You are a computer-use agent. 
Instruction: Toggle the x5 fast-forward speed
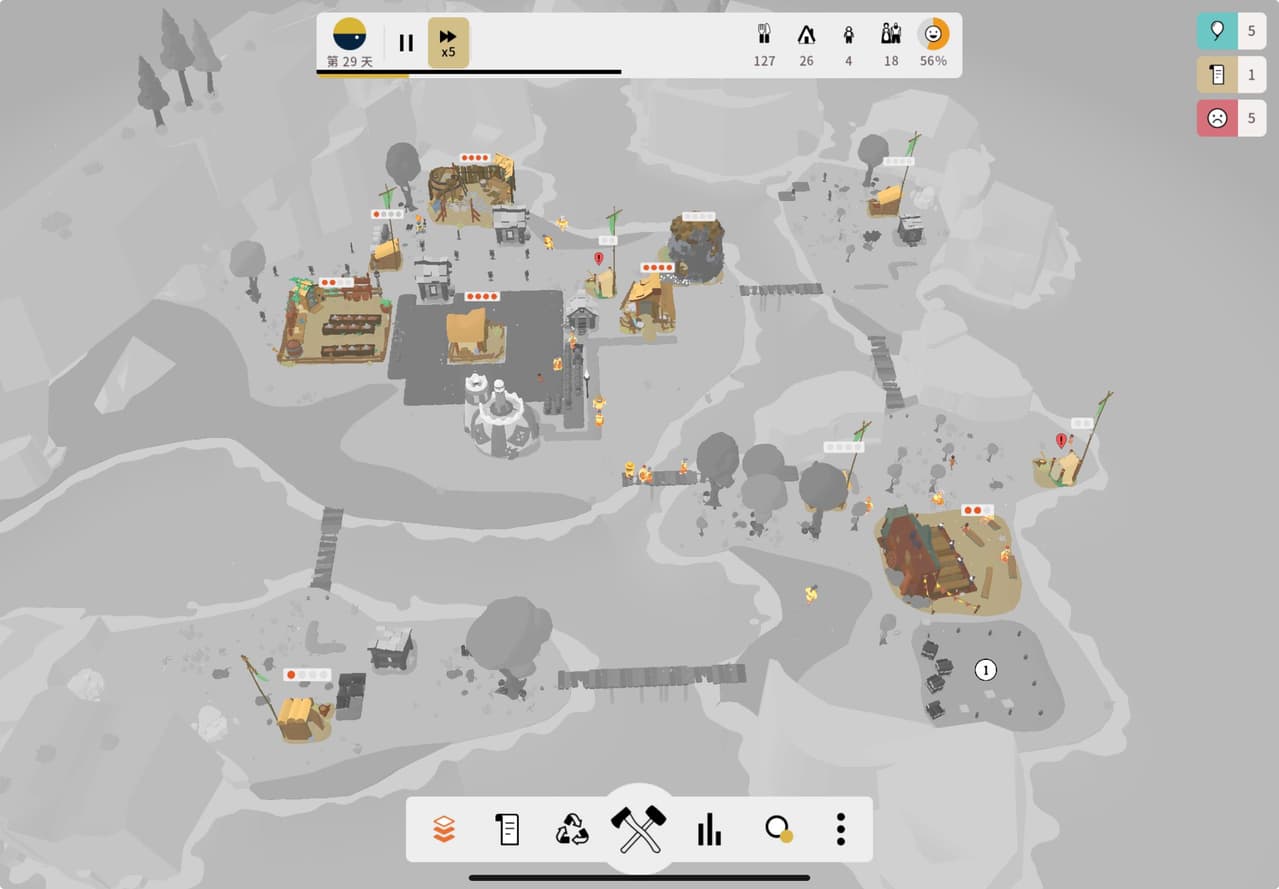[448, 43]
